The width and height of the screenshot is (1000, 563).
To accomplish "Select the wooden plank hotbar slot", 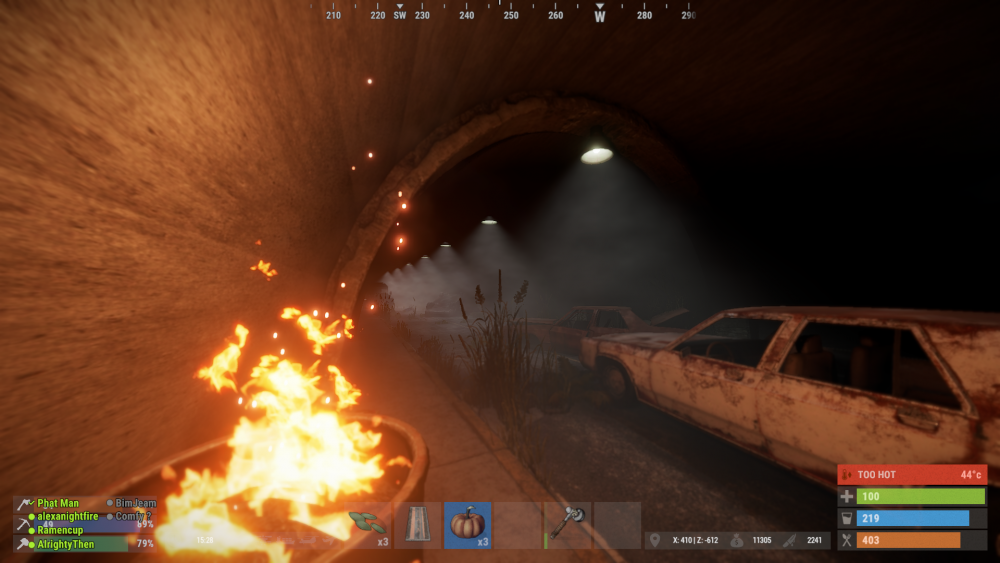I will 418,525.
